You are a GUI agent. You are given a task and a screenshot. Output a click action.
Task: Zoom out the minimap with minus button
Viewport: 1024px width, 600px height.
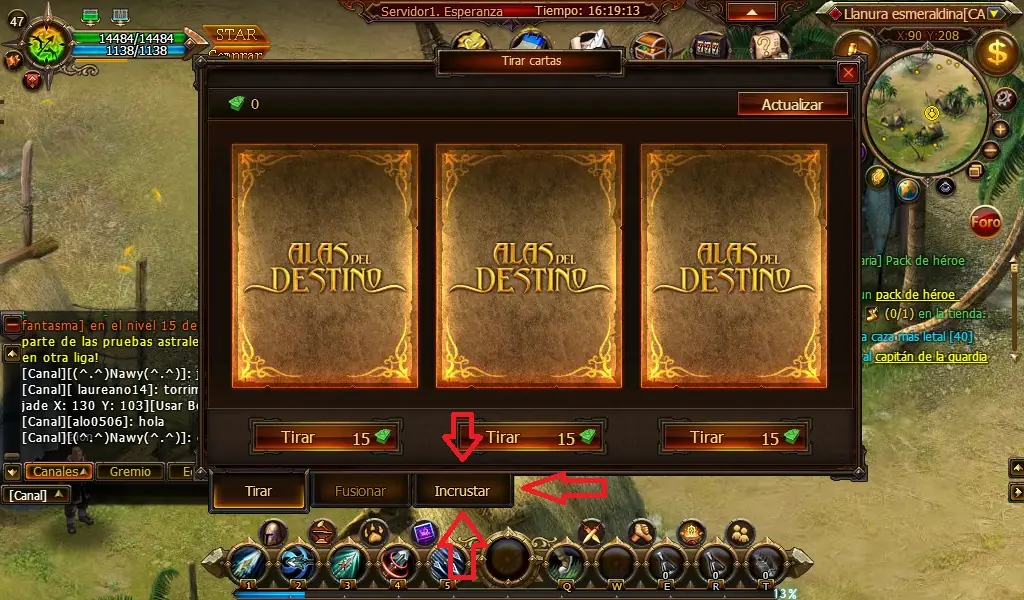[x=990, y=150]
